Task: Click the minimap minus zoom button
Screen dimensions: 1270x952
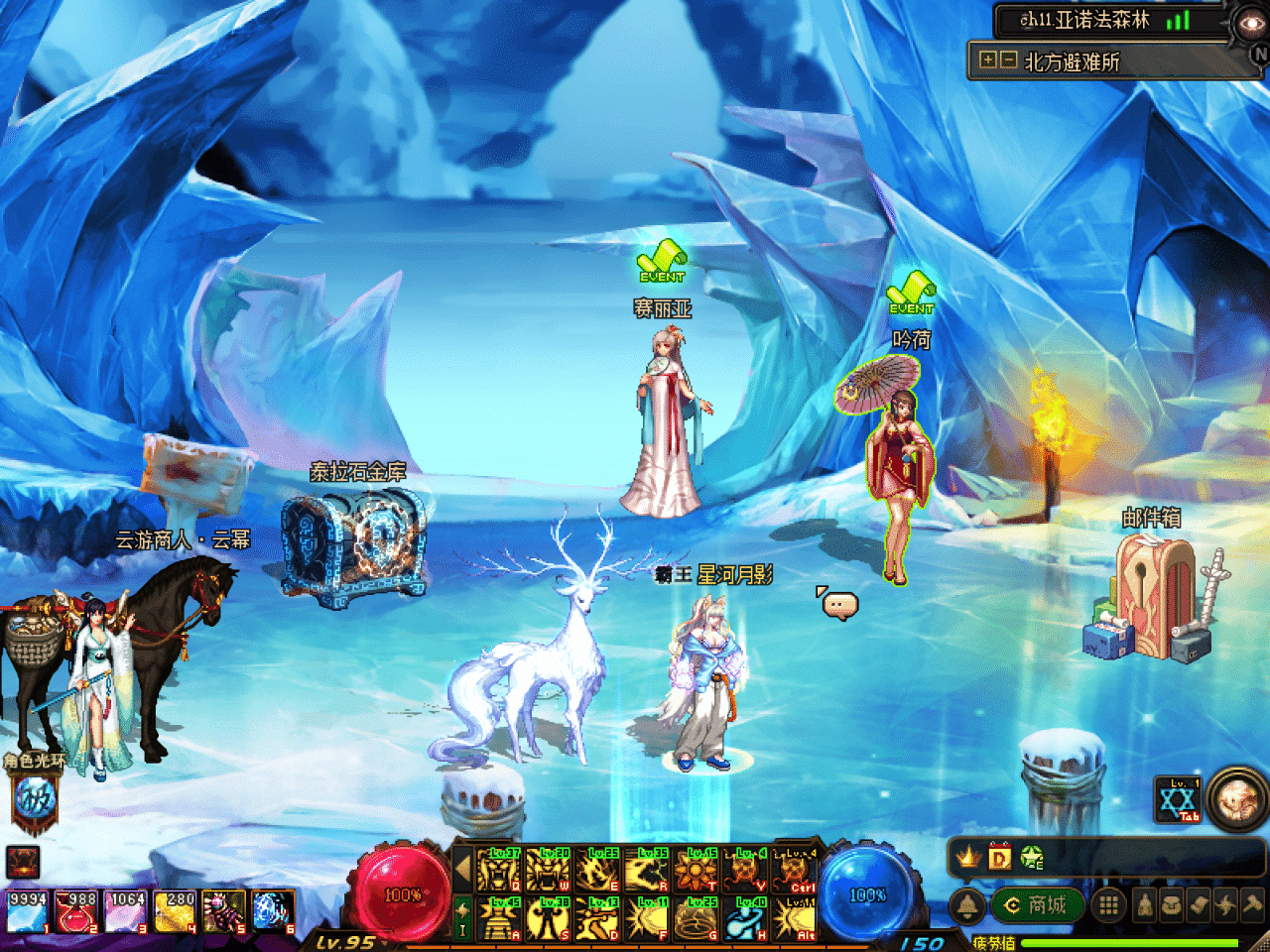Action: (1008, 59)
